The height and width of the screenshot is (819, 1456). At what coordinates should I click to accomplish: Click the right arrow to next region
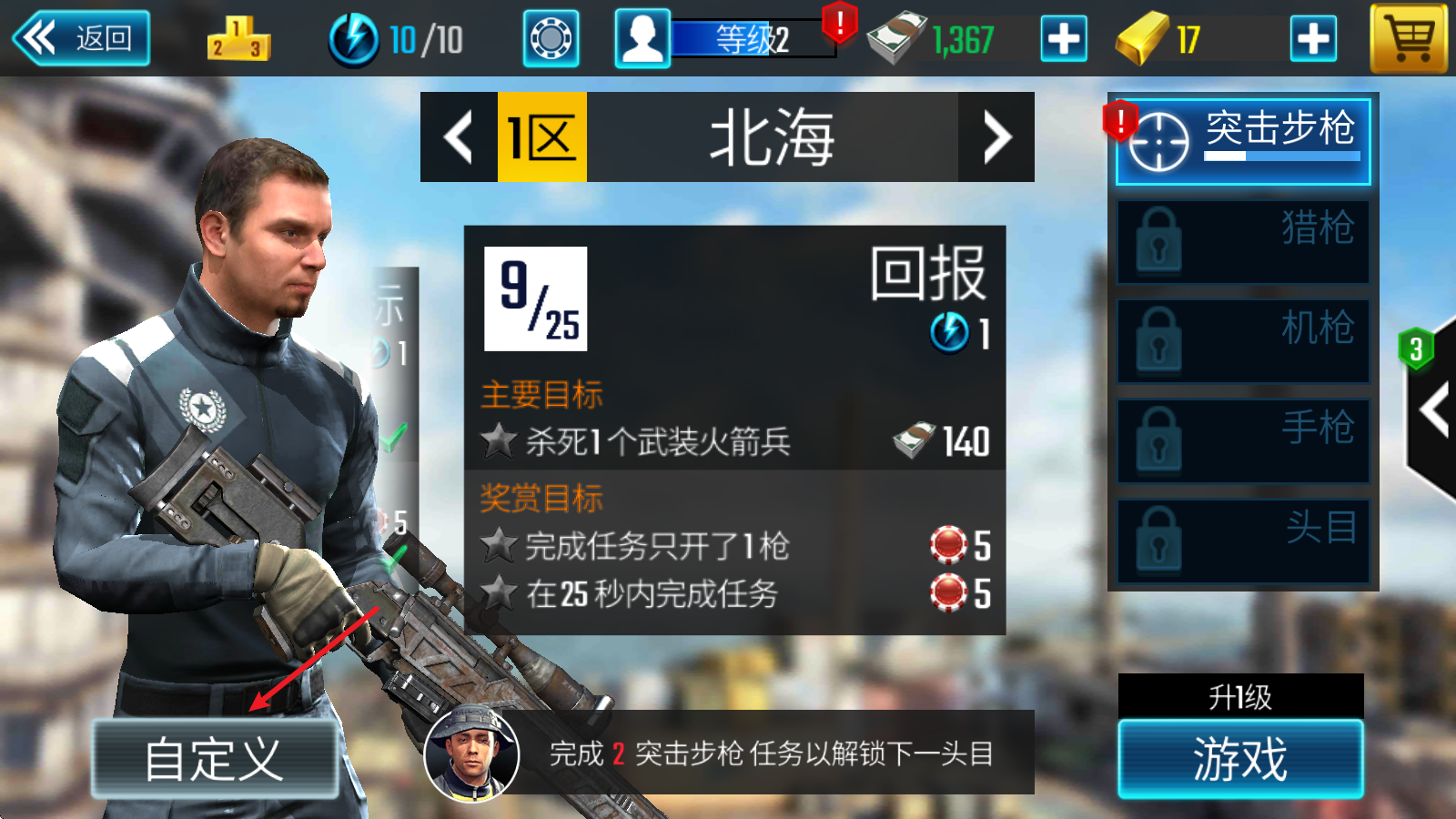click(997, 137)
